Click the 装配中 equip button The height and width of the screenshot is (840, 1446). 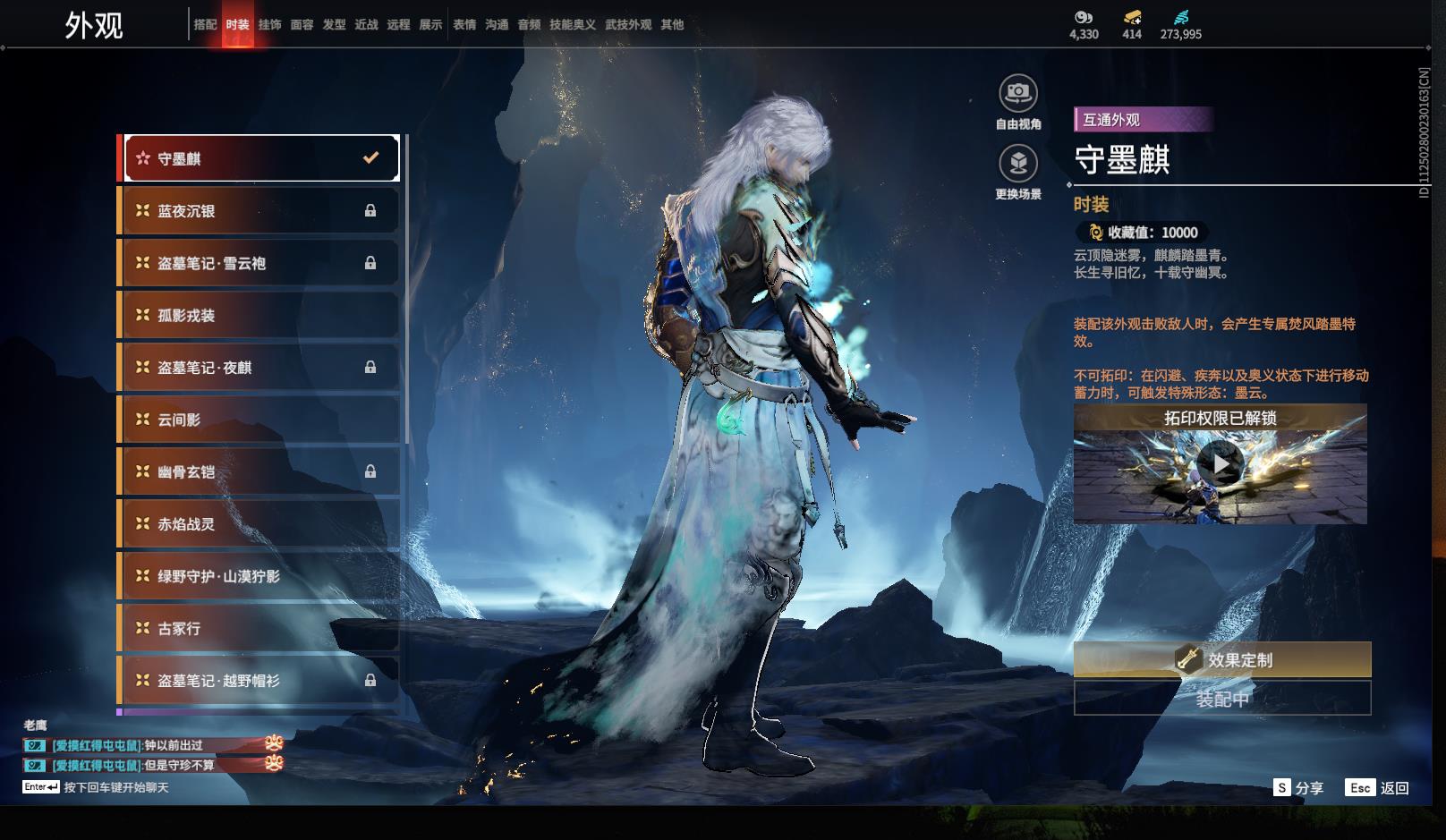(x=1221, y=699)
